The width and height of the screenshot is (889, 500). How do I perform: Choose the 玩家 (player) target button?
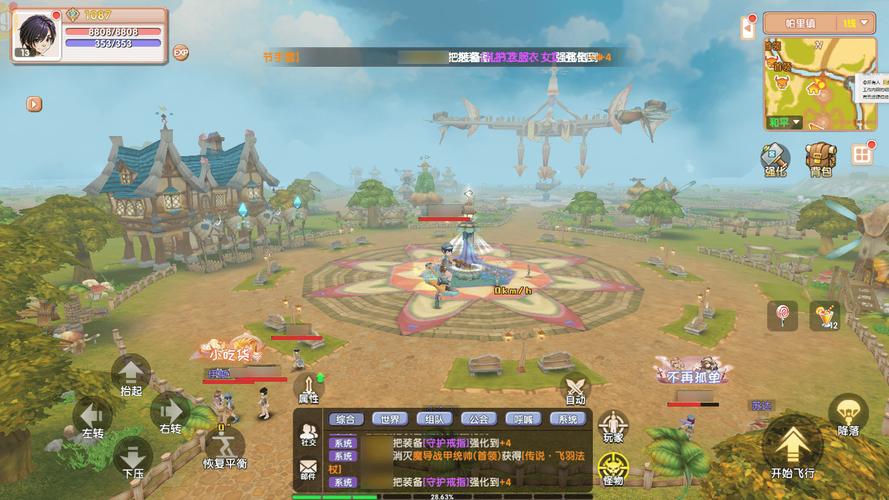click(x=613, y=426)
